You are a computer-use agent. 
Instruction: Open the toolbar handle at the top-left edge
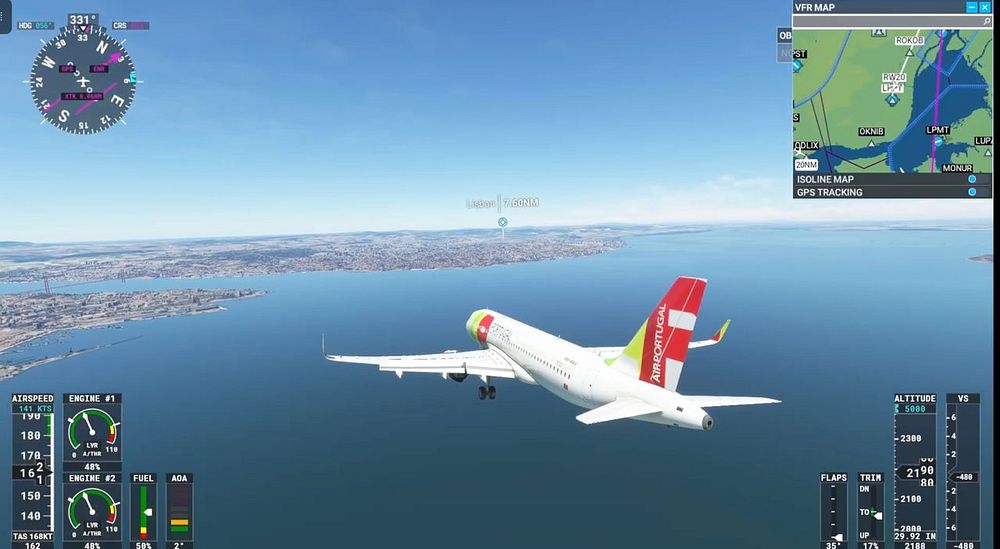5,17
